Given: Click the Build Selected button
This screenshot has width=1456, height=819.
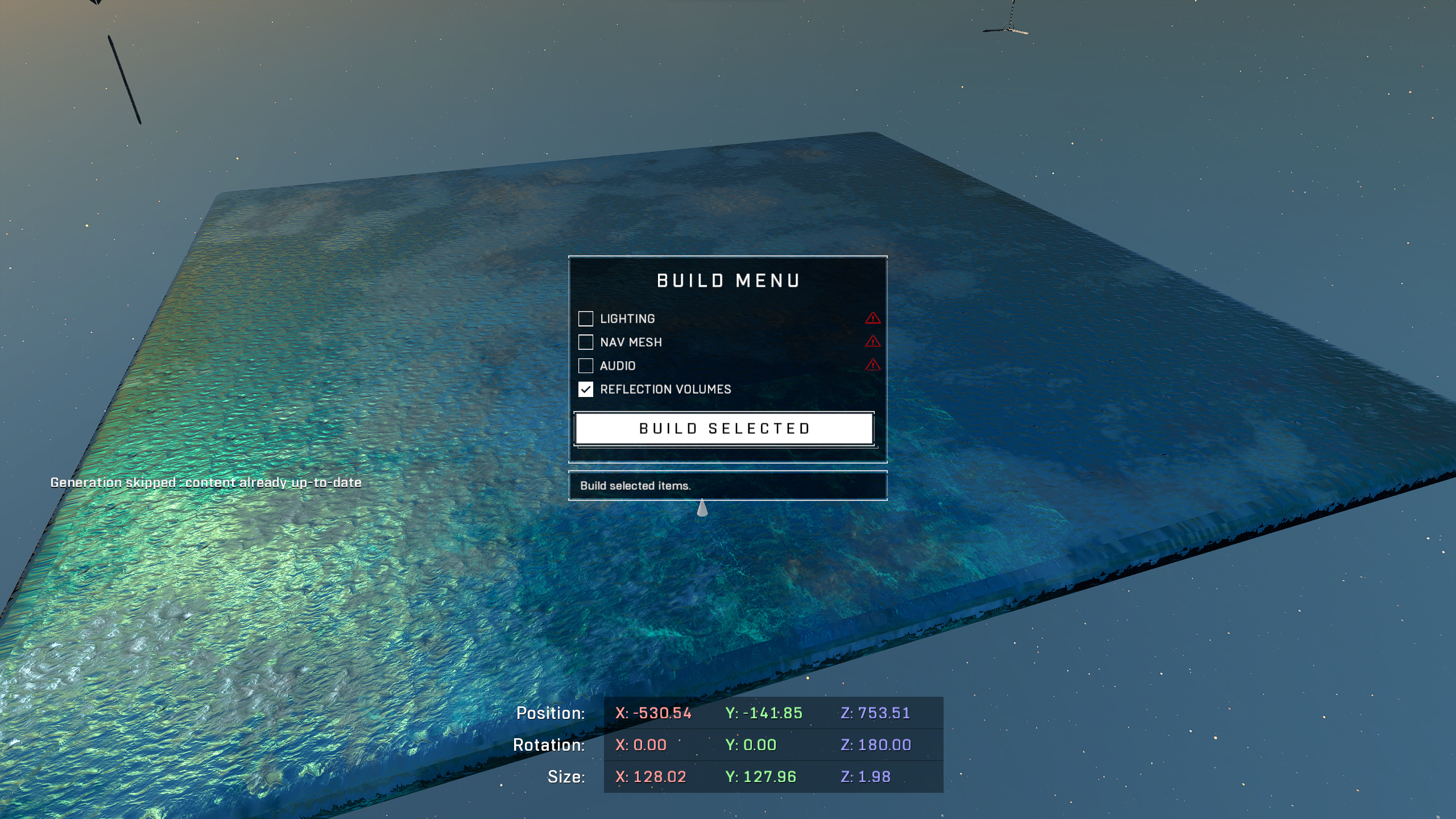Looking at the screenshot, I should point(723,428).
